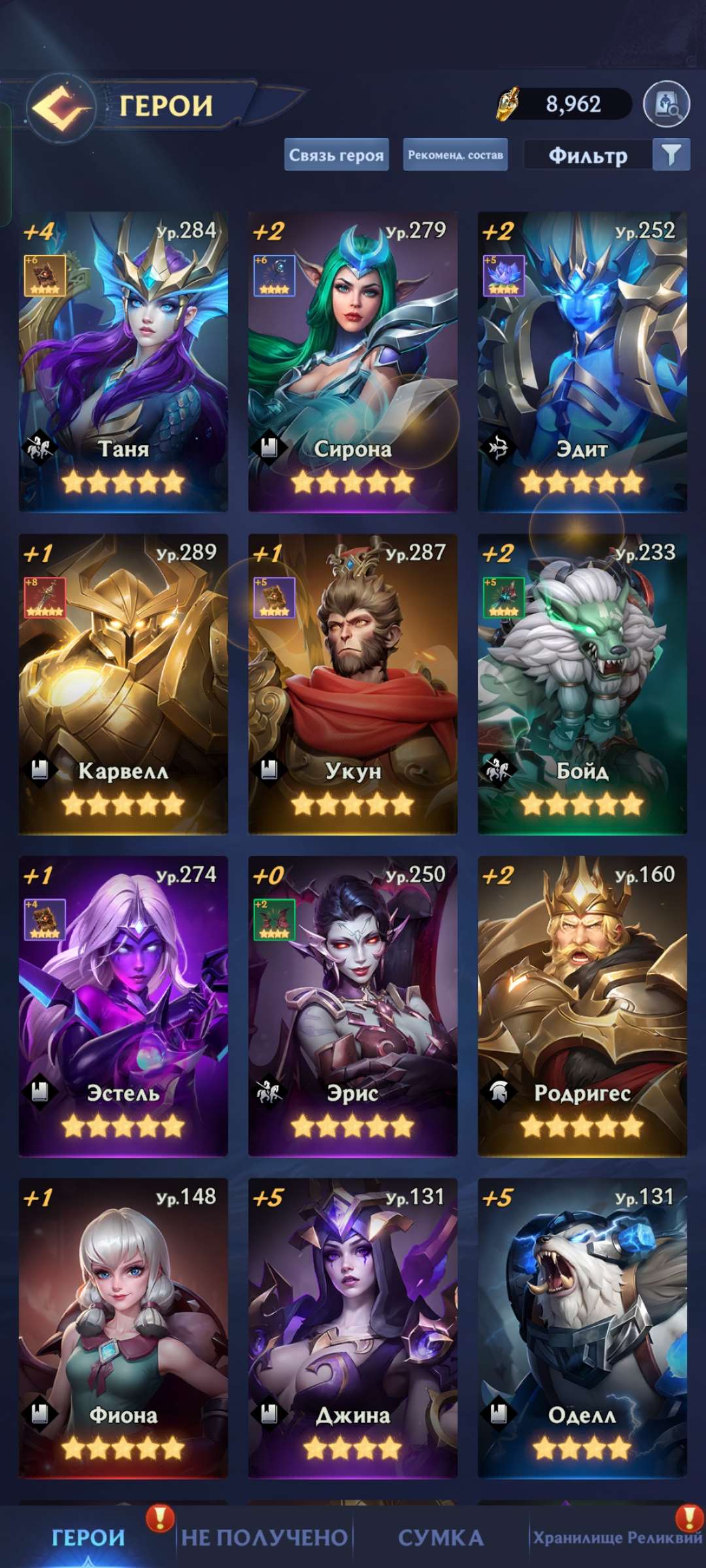Choose the Эрис hero card
The image size is (706, 1568).
click(352, 1005)
